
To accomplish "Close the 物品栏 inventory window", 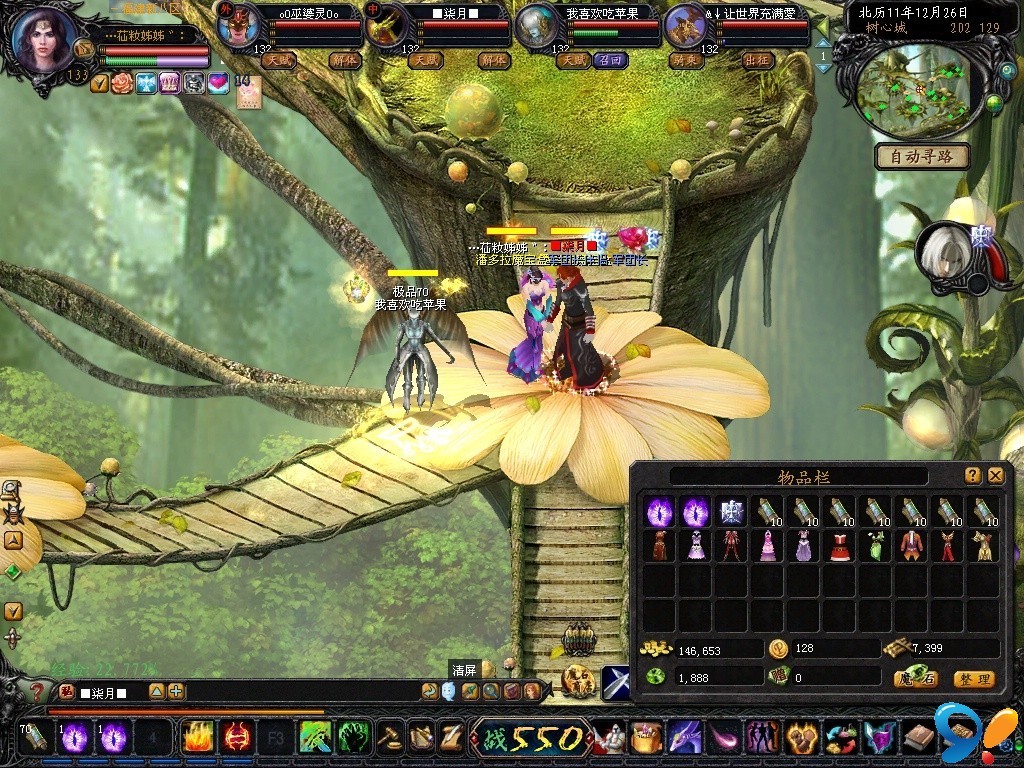I will click(x=995, y=476).
